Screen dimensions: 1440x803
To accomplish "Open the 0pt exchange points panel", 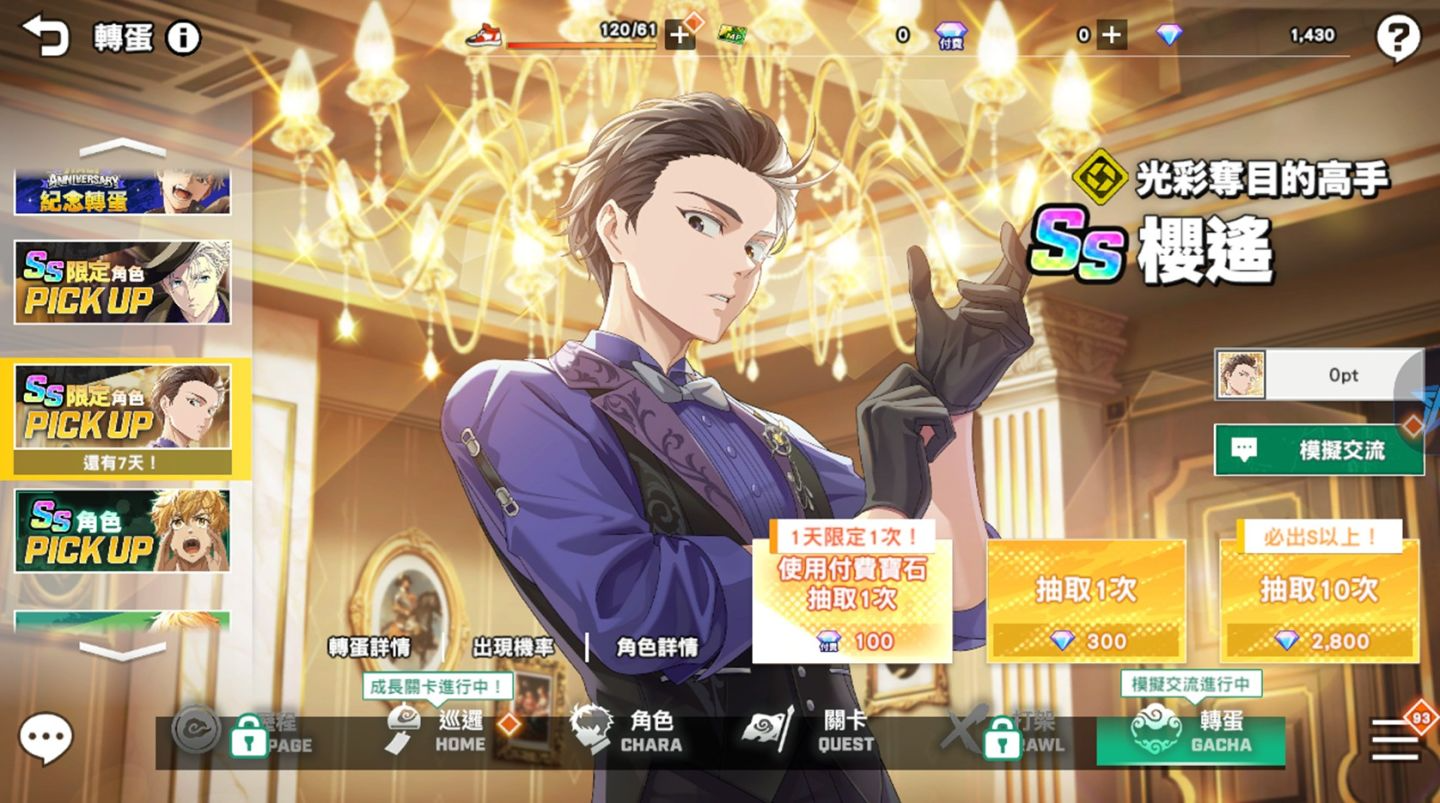I will point(1319,375).
